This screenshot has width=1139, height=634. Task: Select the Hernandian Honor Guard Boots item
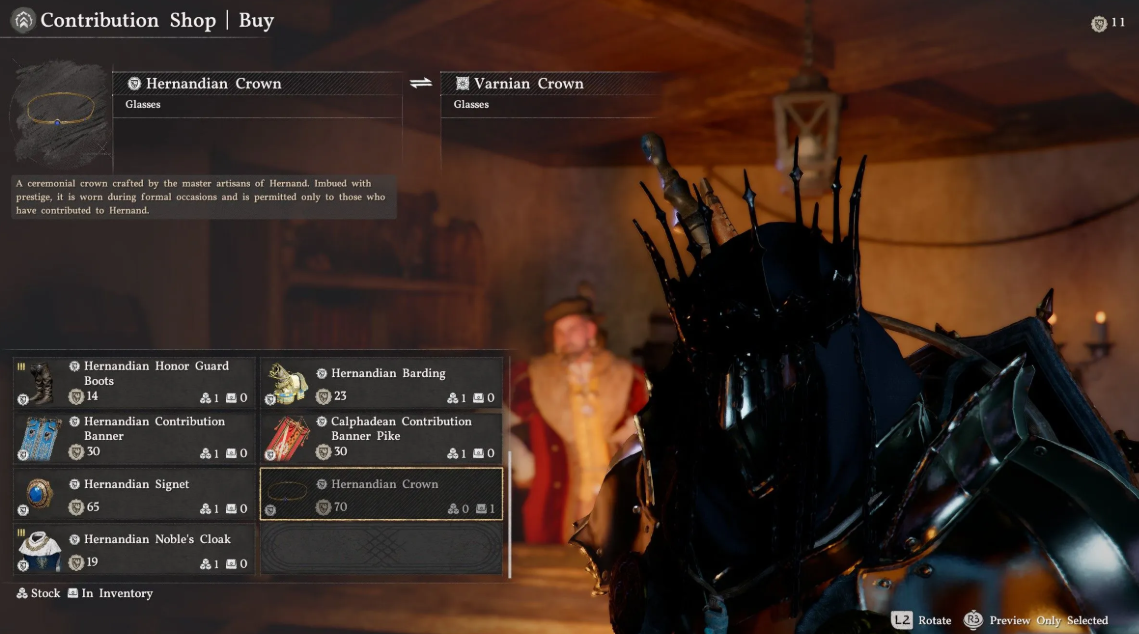[x=134, y=382]
